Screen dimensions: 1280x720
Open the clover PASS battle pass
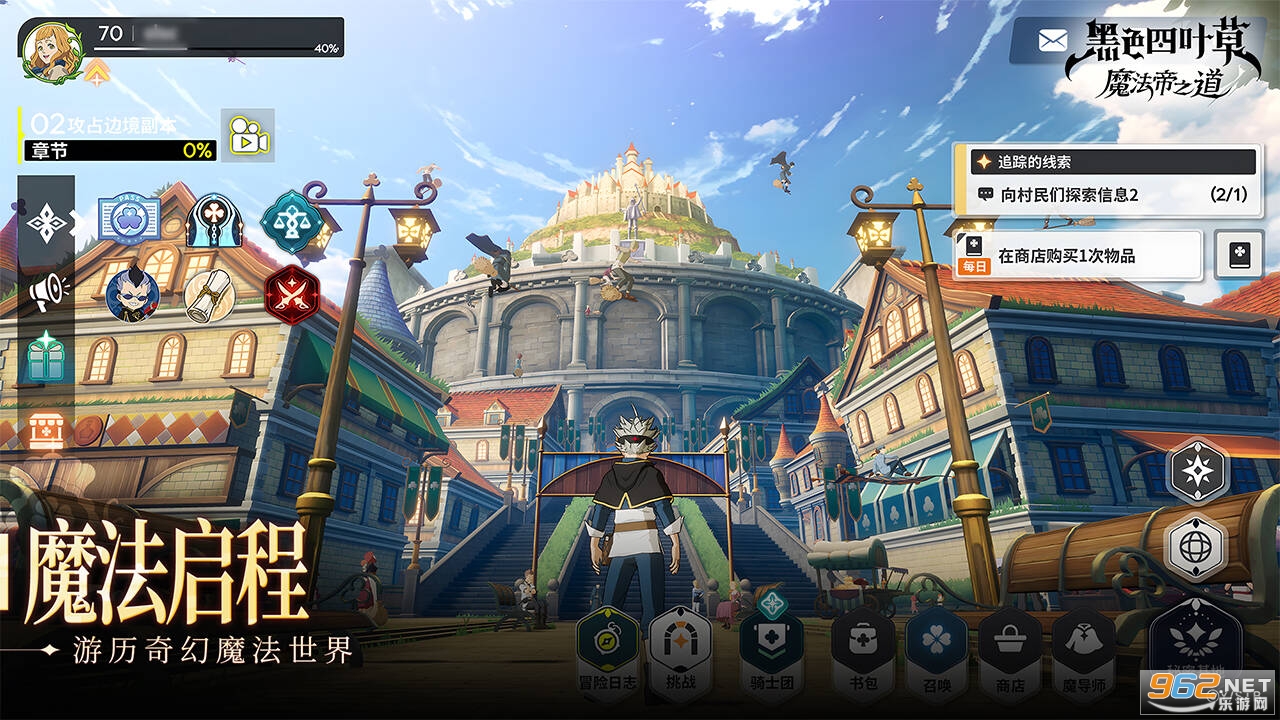[x=129, y=220]
